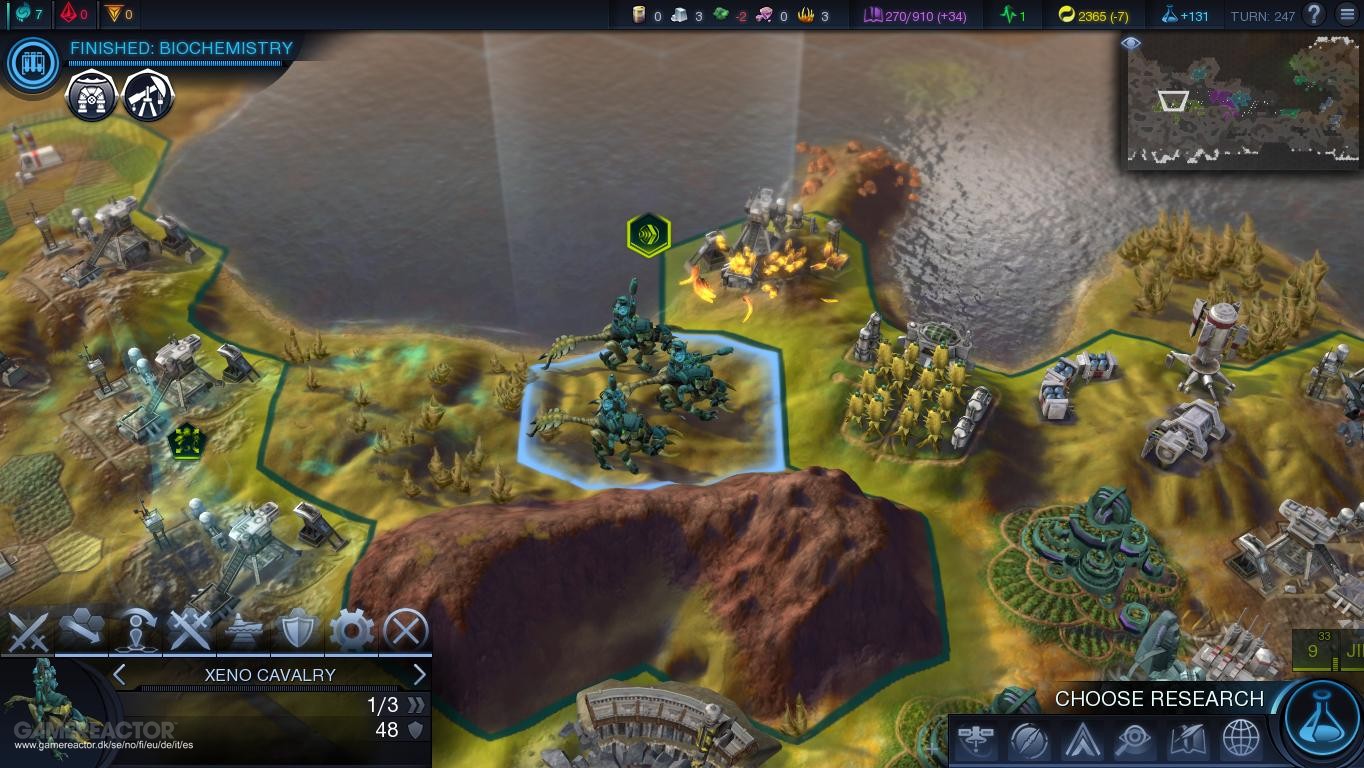Activate the move unit order icon
This screenshot has height=768, width=1364.
click(x=84, y=630)
